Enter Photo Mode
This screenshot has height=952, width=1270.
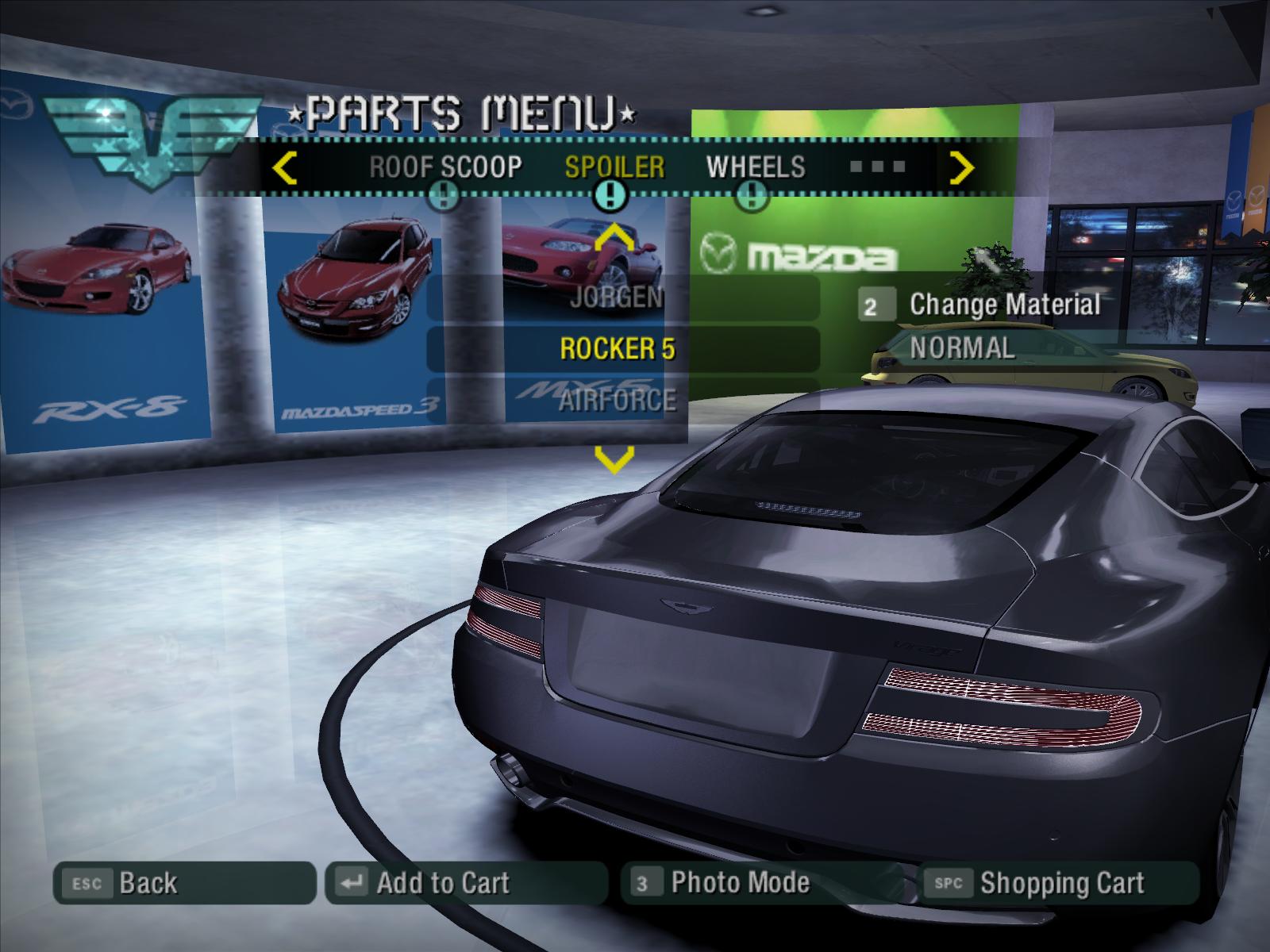pos(760,883)
